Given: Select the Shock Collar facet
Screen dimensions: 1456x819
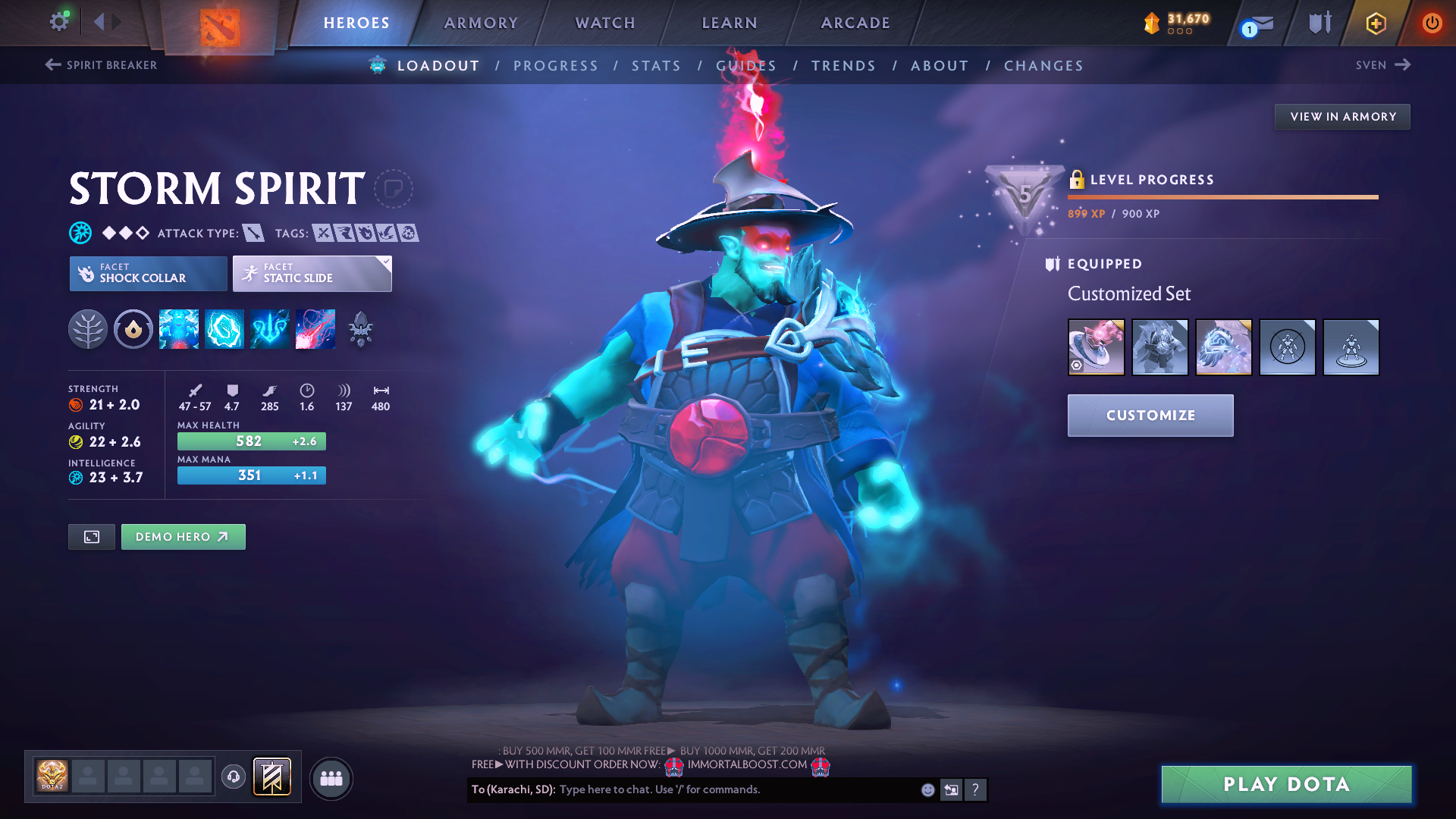Looking at the screenshot, I should (x=149, y=274).
